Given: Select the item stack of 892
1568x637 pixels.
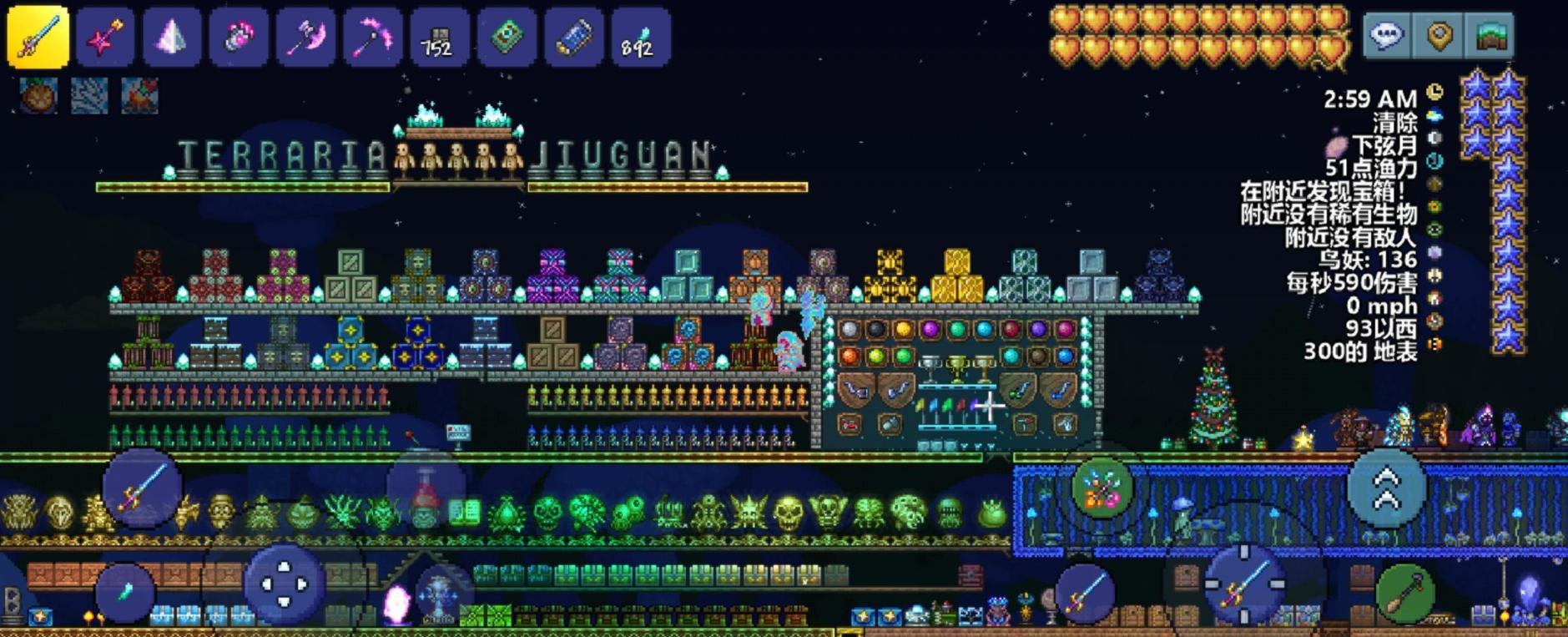Looking at the screenshot, I should (640, 37).
